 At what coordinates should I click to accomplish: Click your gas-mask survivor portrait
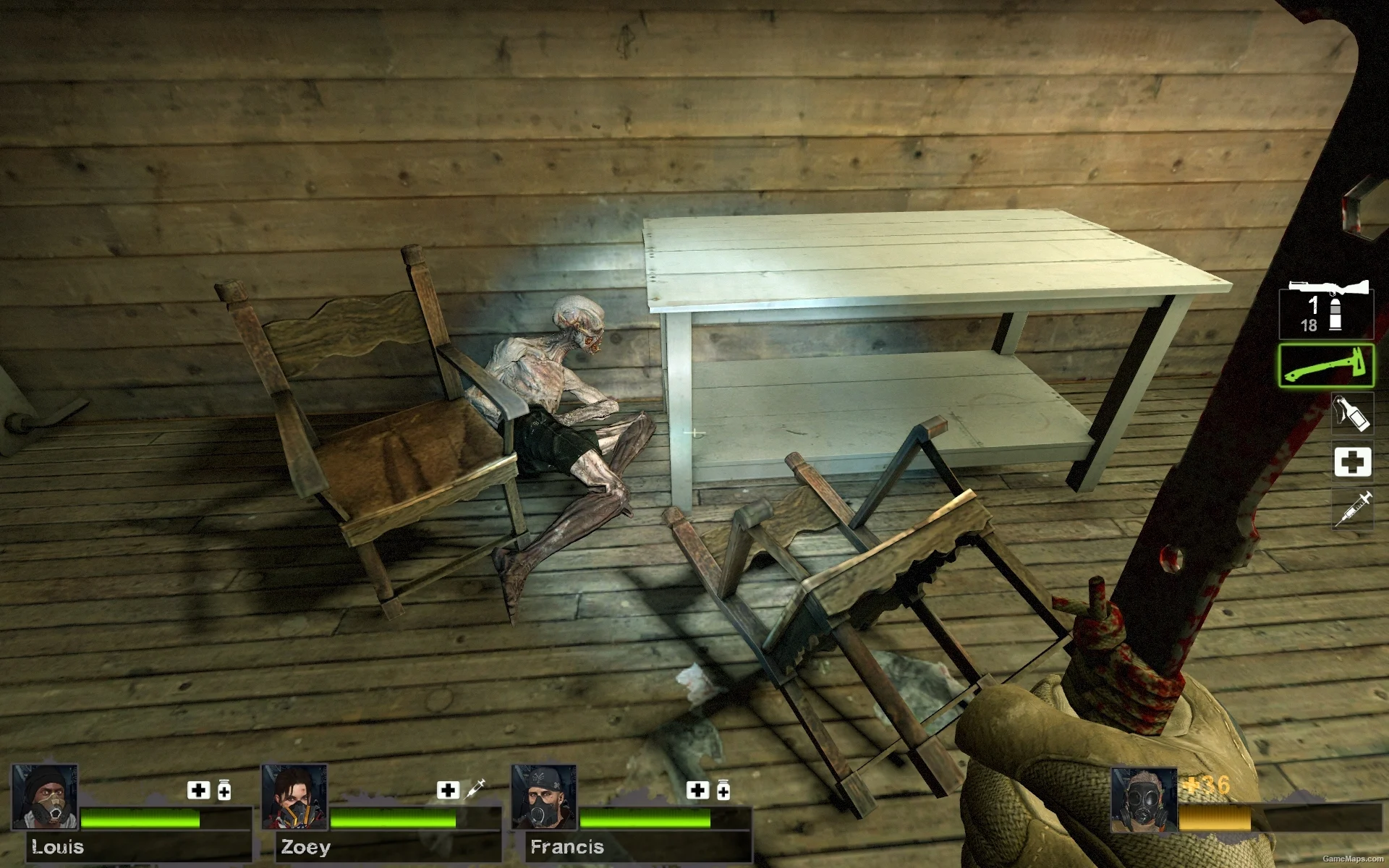(1143, 800)
